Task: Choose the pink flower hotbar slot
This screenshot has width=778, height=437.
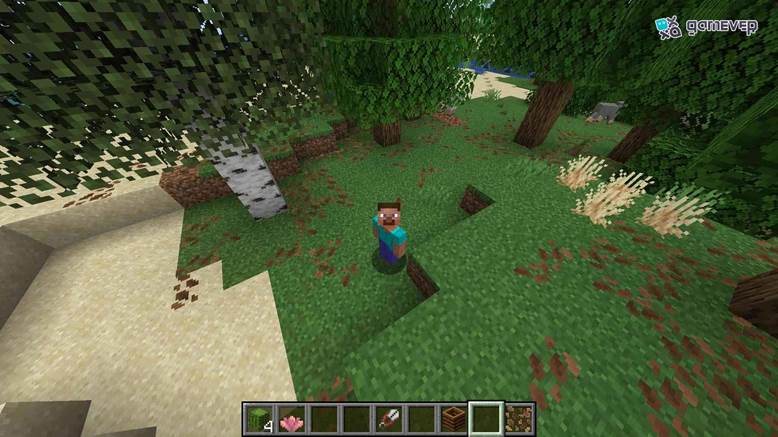Action: (291, 419)
